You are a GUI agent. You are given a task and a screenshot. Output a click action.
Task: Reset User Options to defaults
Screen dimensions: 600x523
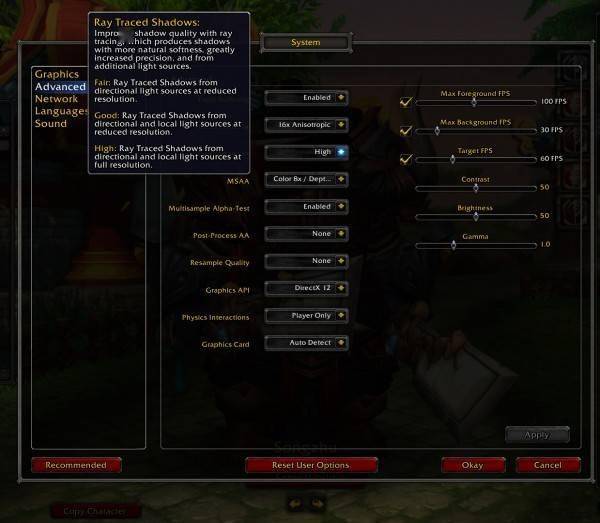pos(311,465)
